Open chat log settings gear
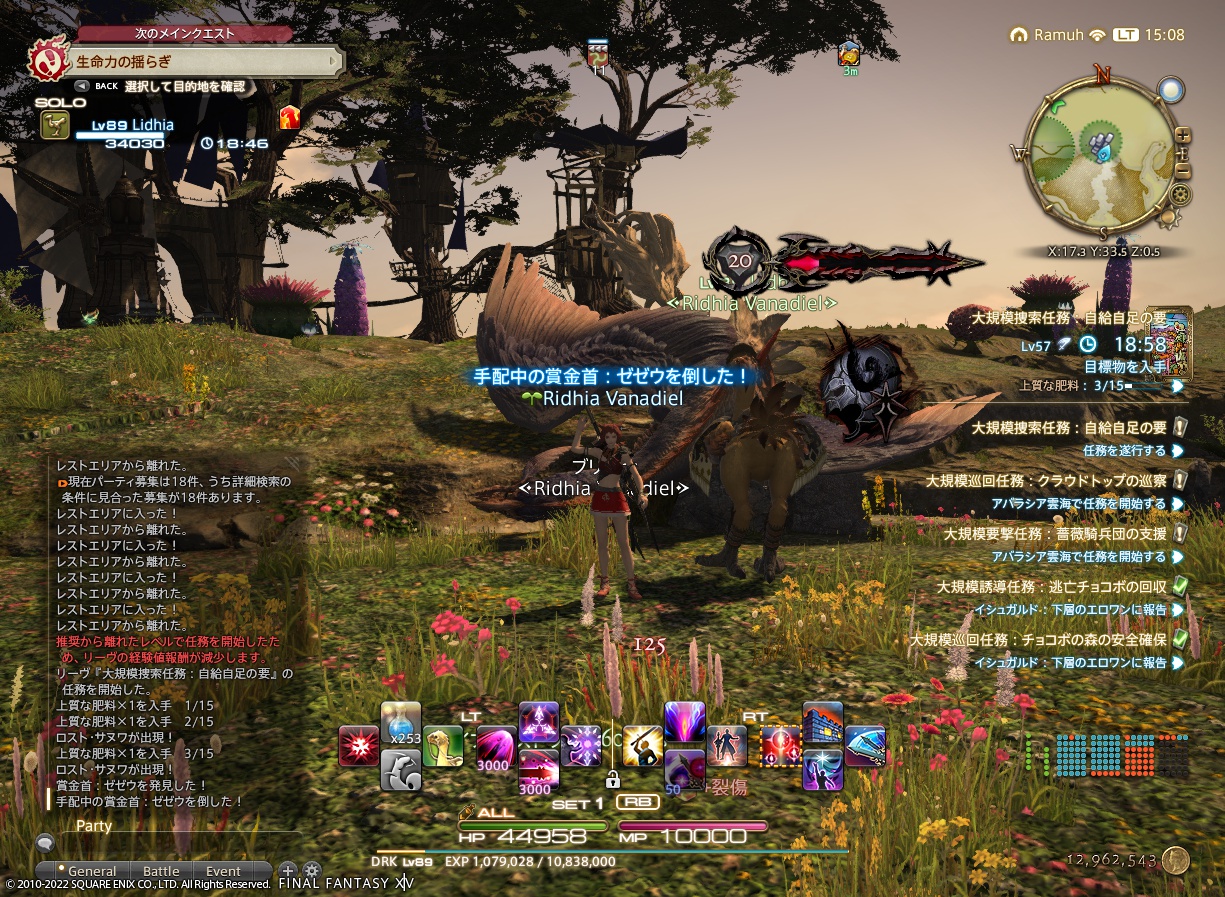 [312, 871]
